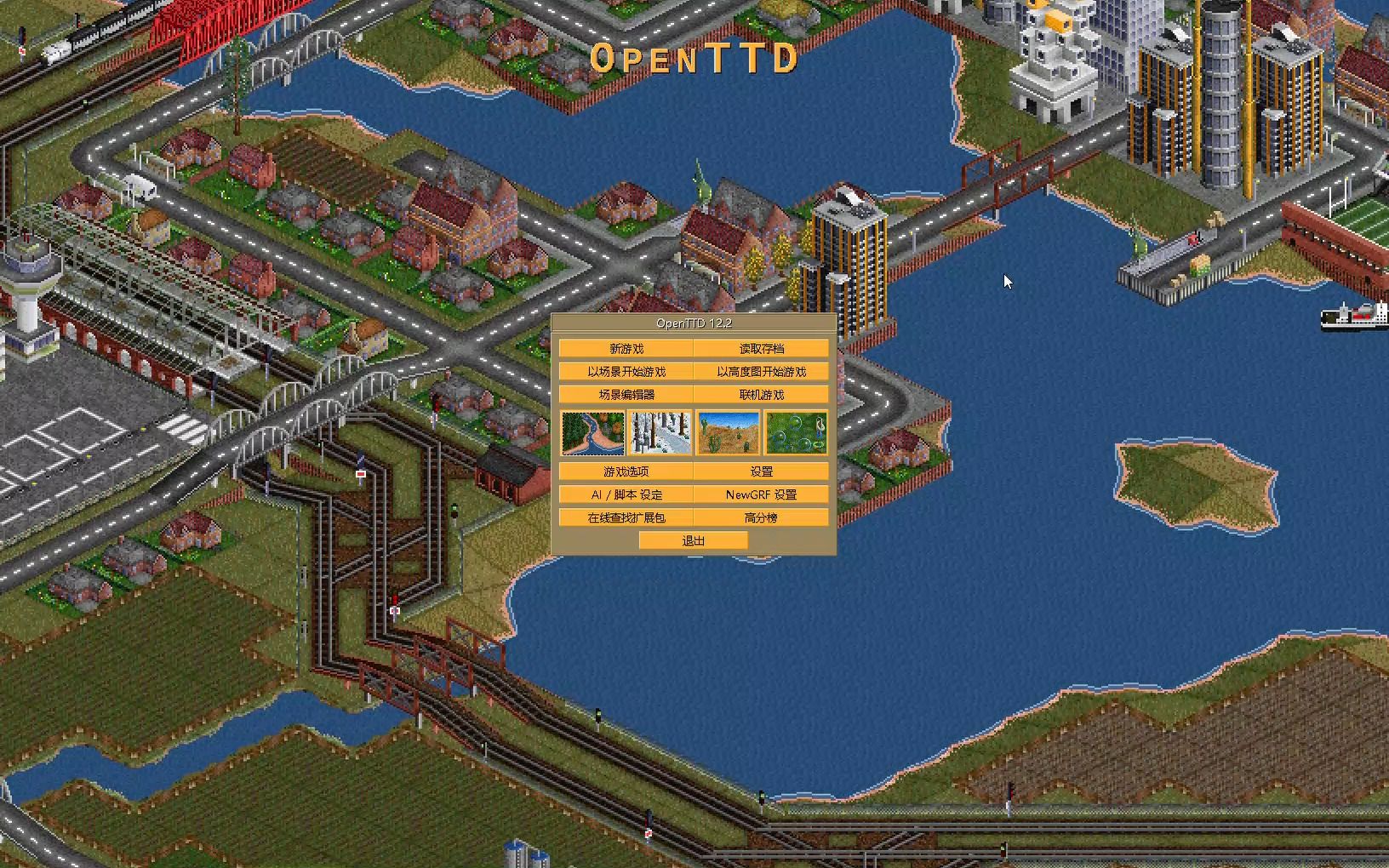
Task: Exit the game using 退出
Action: [693, 540]
